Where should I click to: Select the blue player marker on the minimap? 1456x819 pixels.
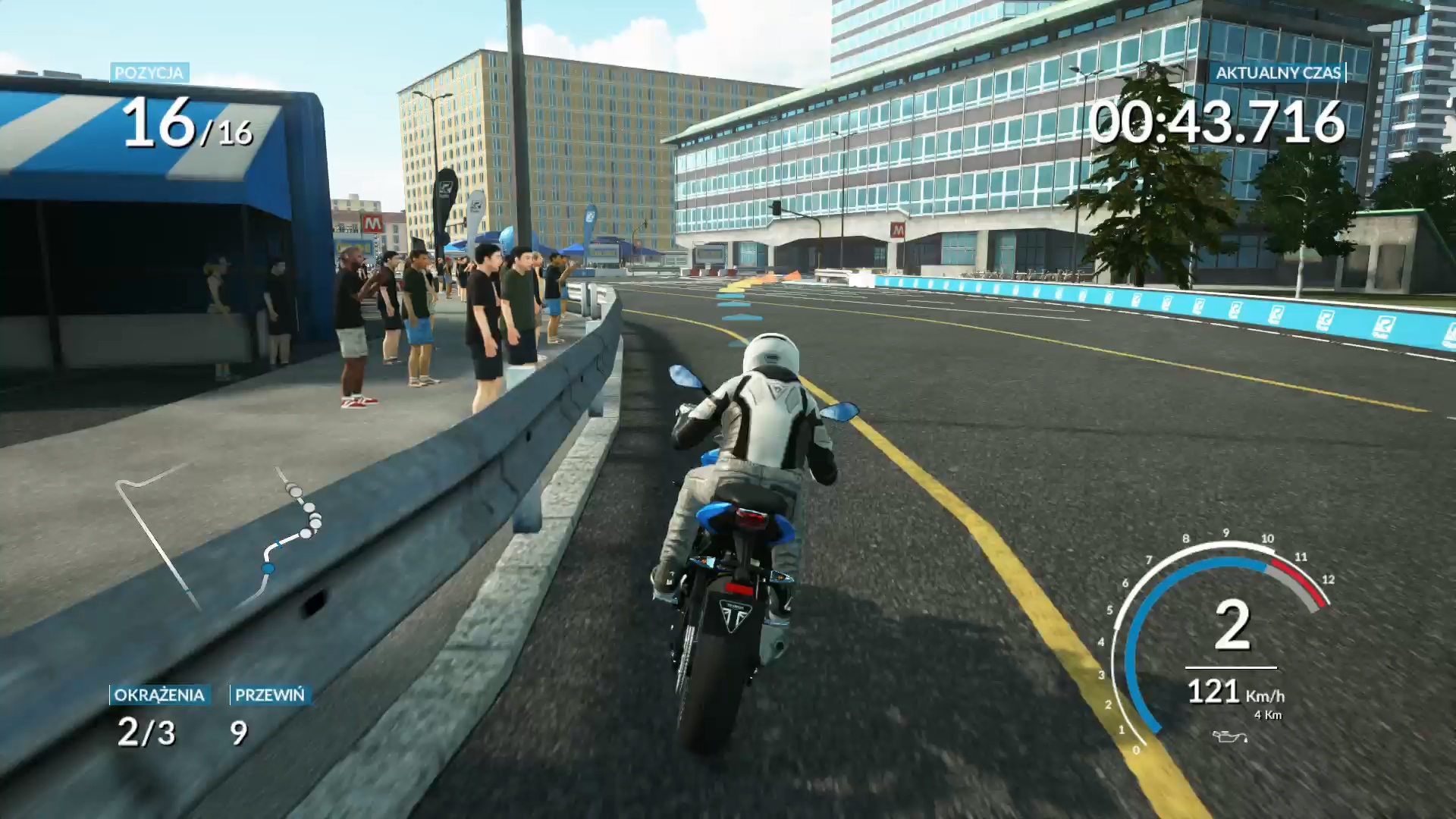coord(268,567)
